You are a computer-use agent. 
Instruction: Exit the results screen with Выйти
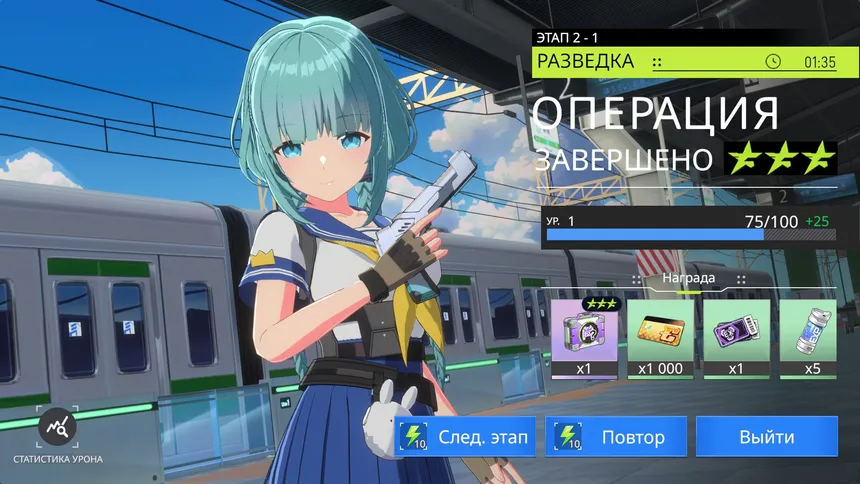(767, 437)
